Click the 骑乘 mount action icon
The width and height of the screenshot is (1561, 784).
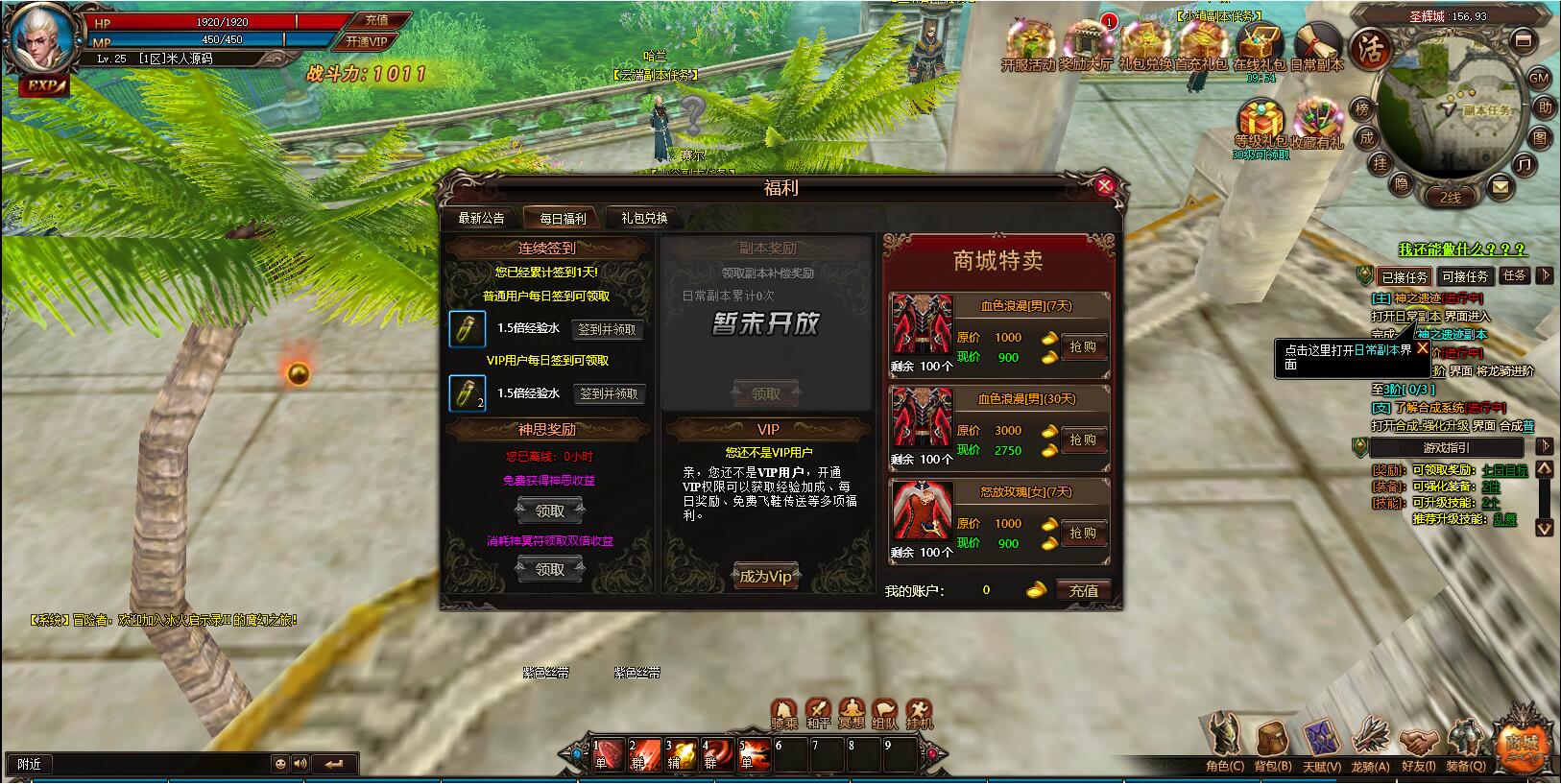click(784, 713)
